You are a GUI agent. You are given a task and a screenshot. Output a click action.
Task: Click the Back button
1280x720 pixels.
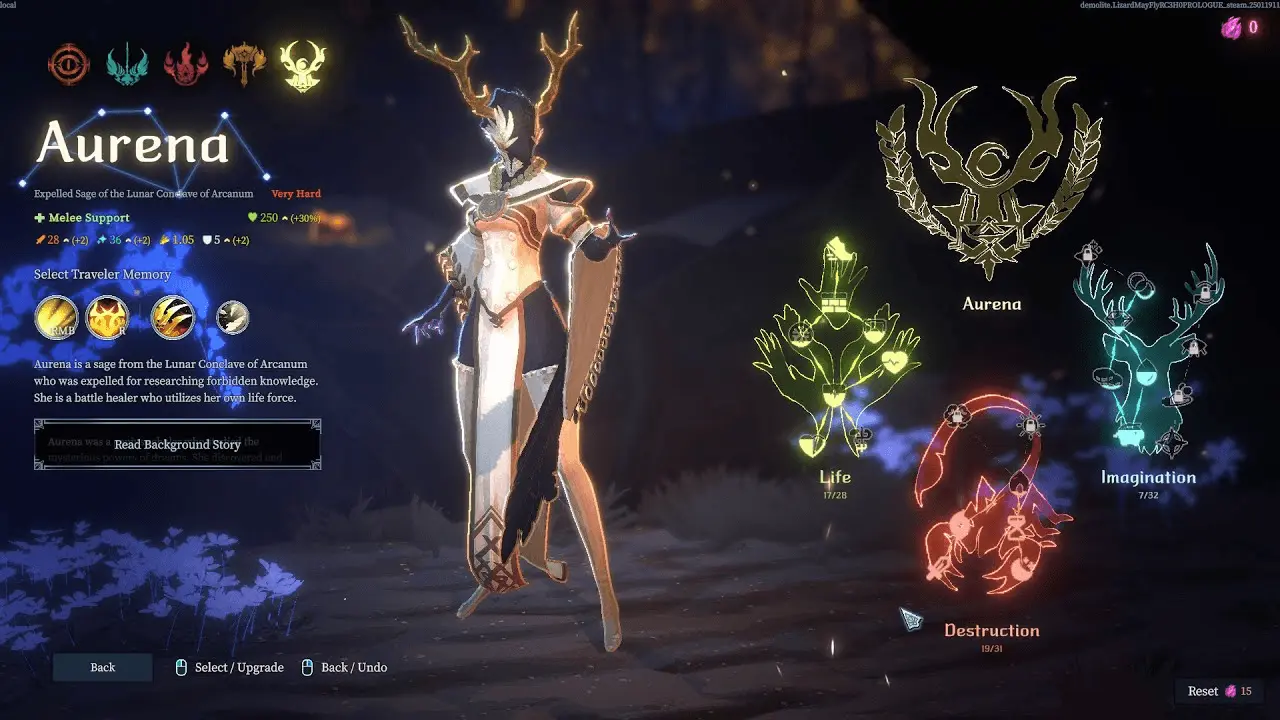(x=101, y=667)
